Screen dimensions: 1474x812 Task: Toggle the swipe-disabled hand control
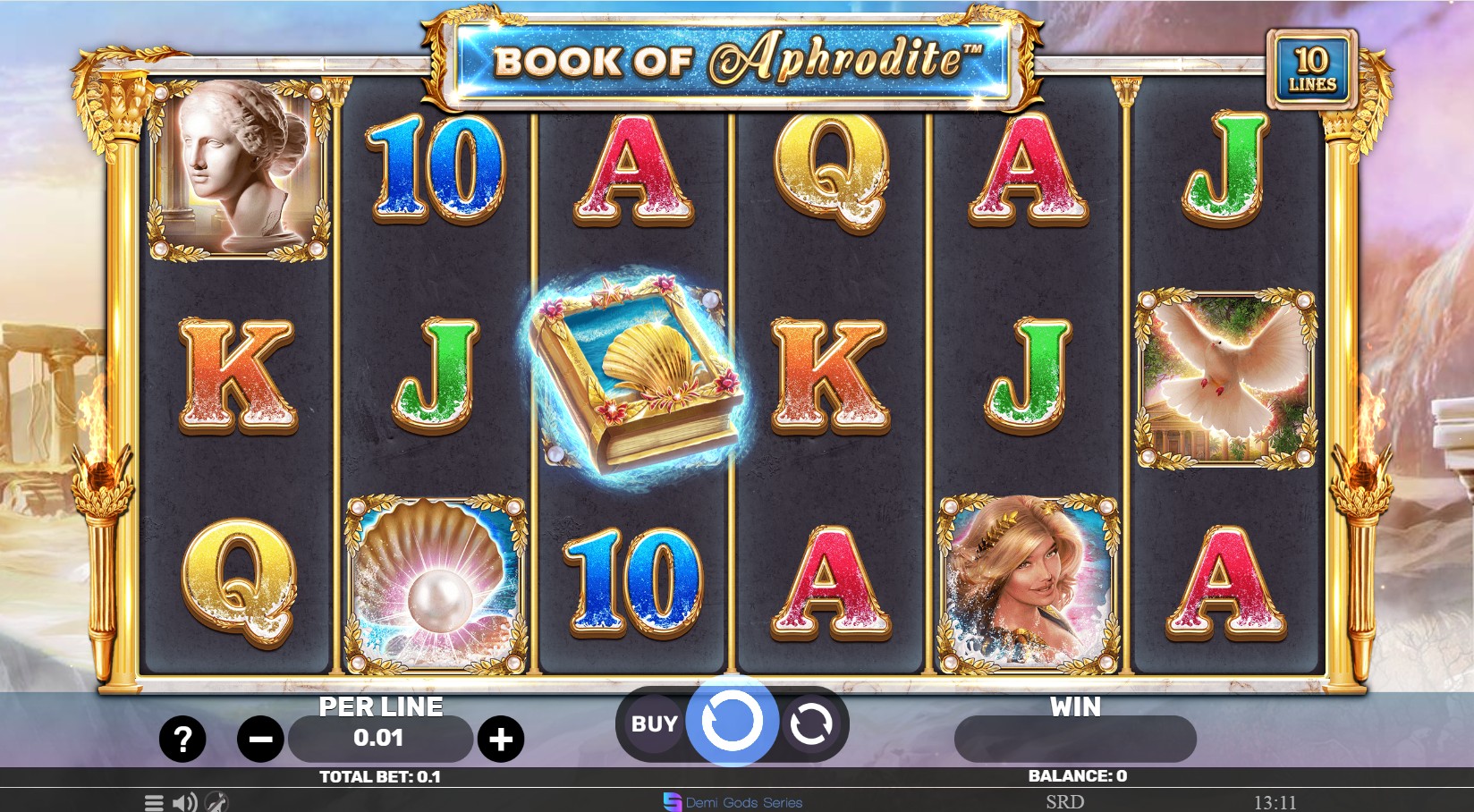(216, 802)
